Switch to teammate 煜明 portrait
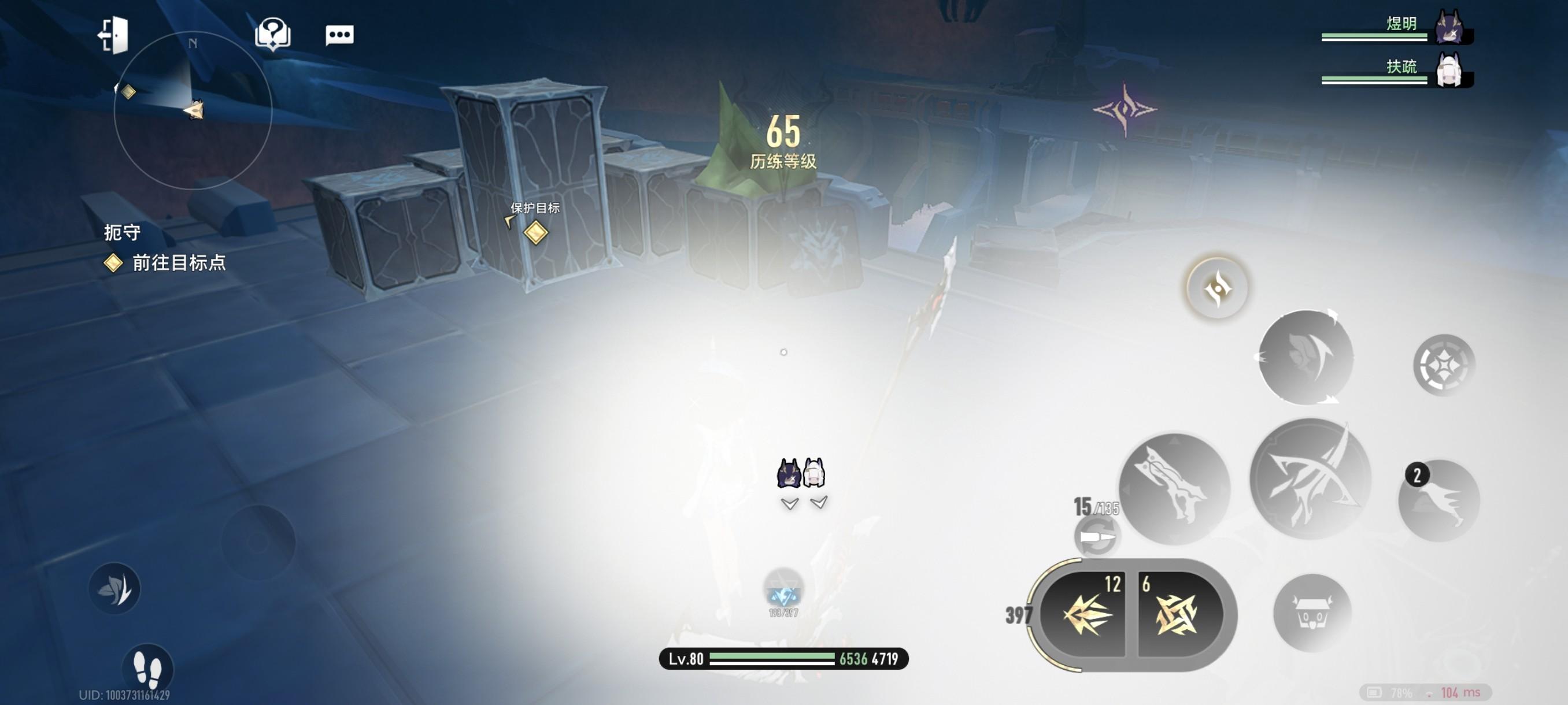 [x=1449, y=28]
